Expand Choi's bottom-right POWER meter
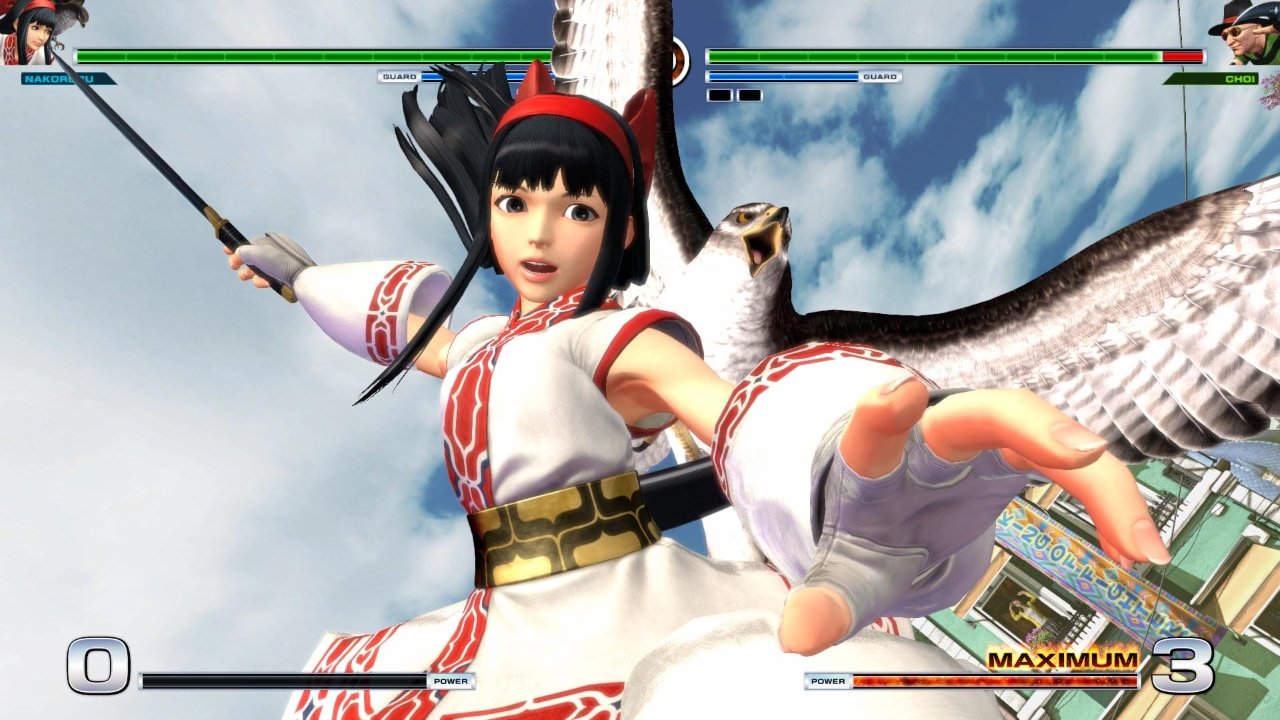This screenshot has height=720, width=1280. click(1000, 682)
